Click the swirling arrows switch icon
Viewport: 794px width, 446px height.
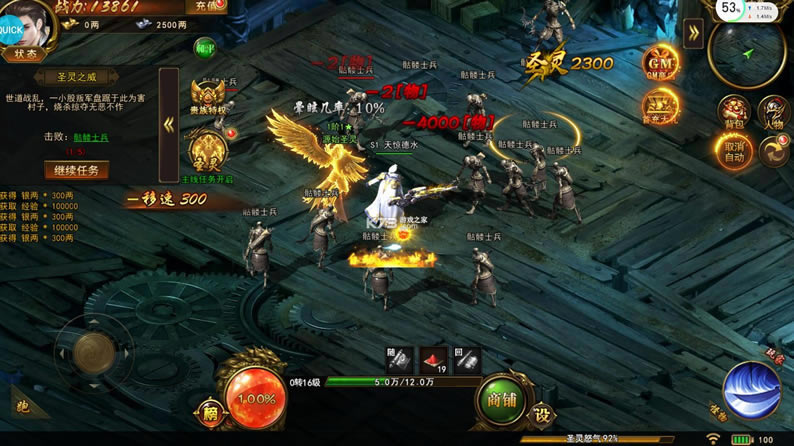tap(773, 151)
